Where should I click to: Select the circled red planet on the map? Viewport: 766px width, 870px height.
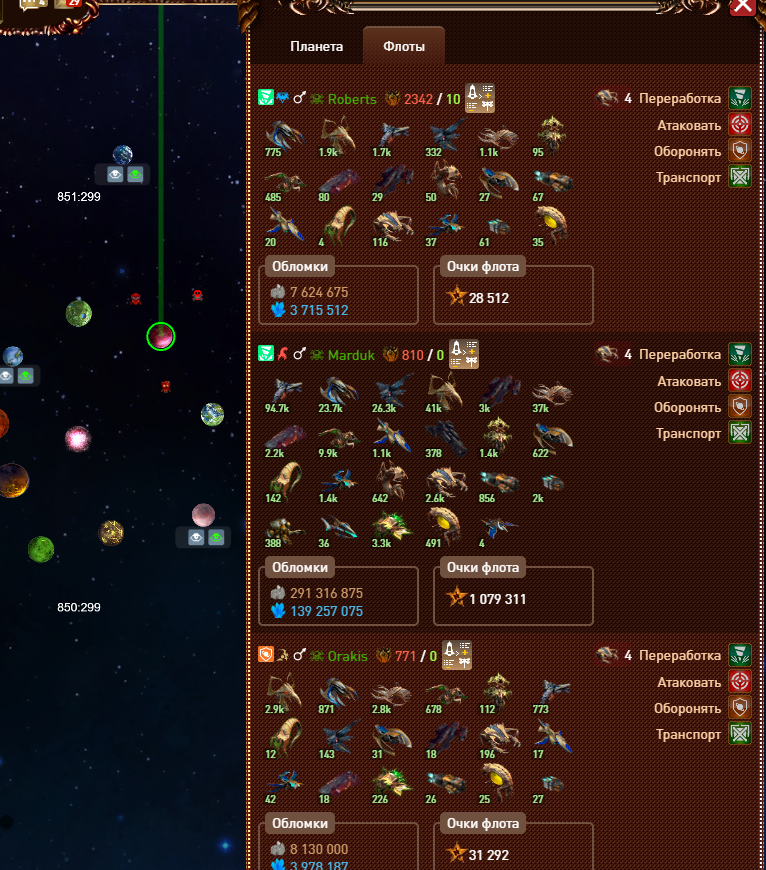(x=160, y=337)
